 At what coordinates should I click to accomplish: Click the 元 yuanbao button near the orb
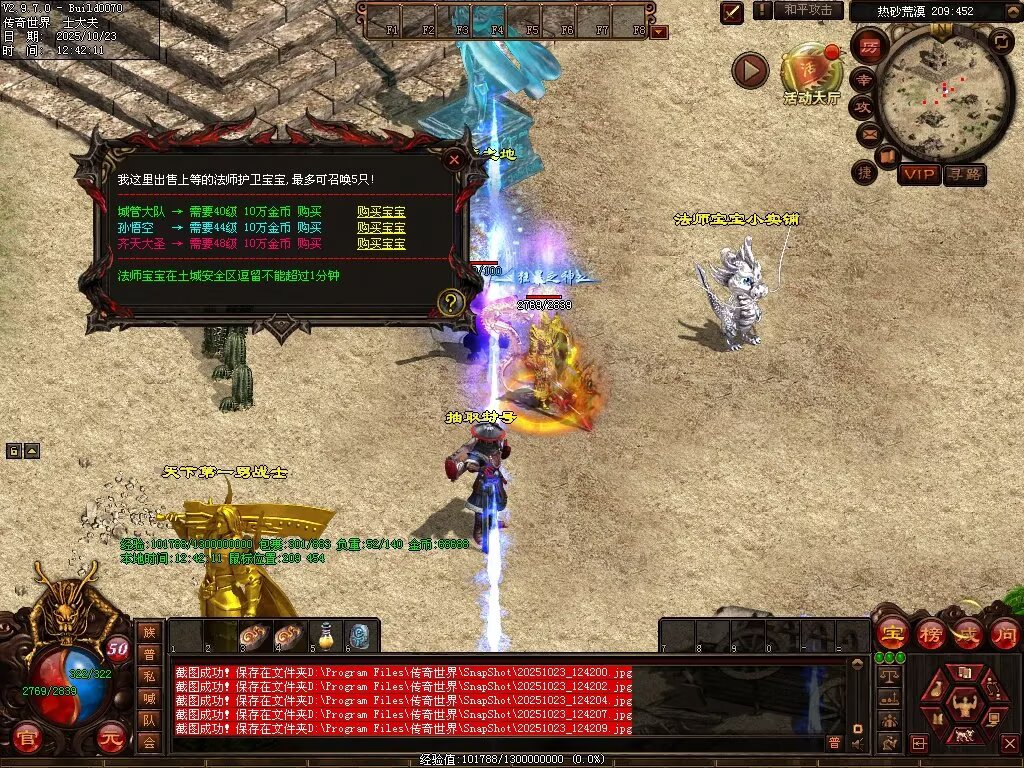(111, 740)
